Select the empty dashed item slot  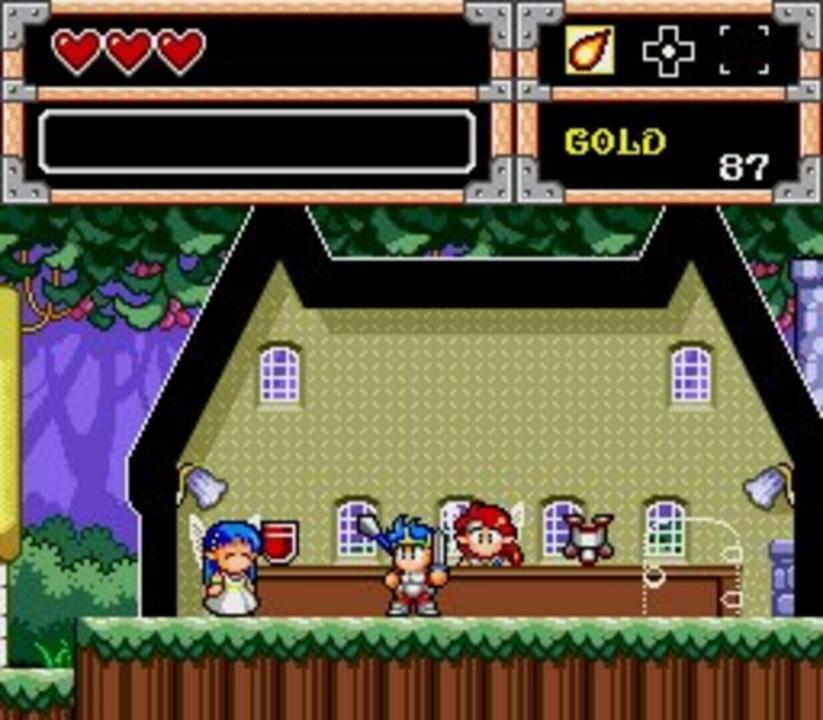tap(744, 51)
